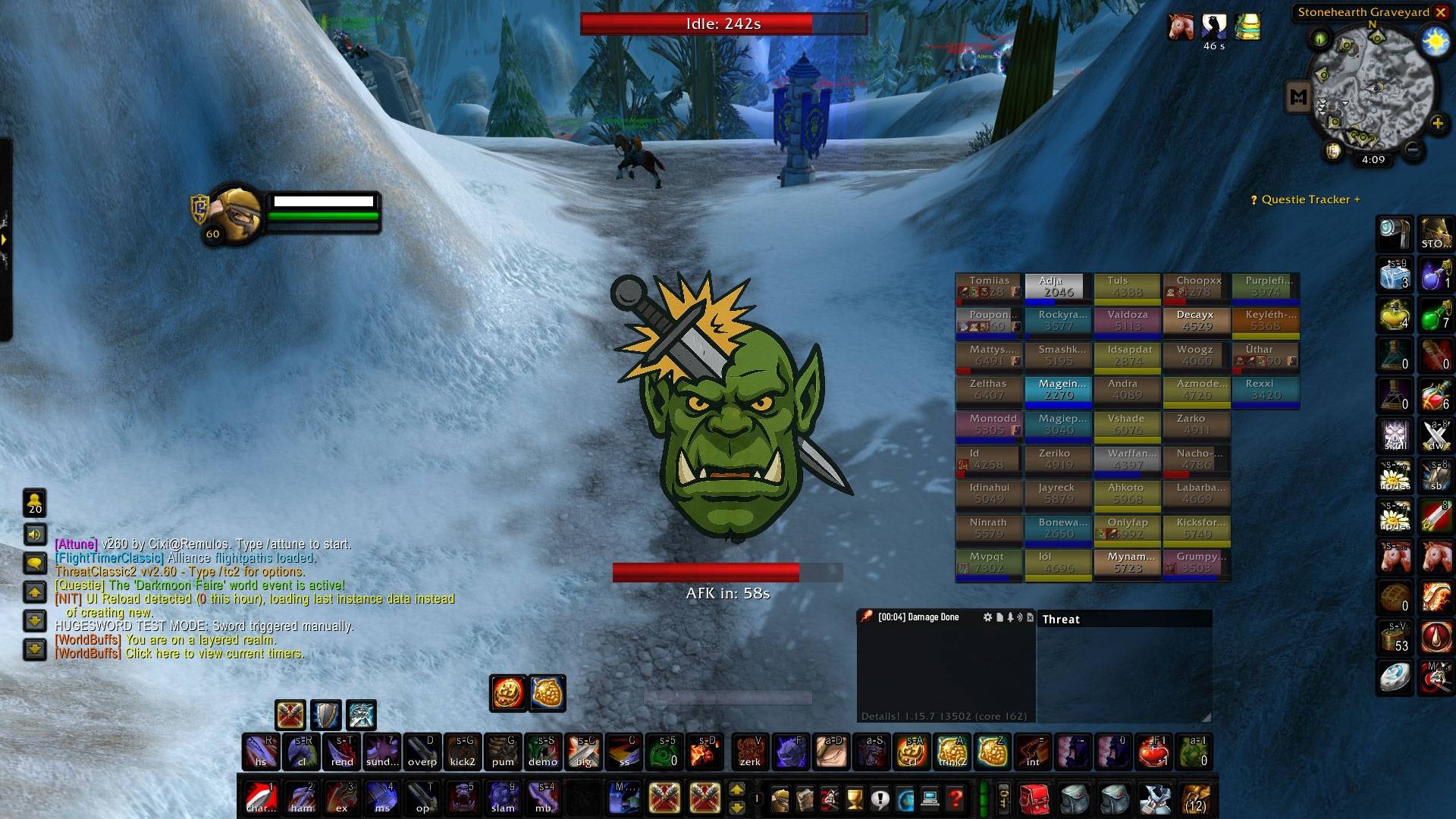Activate the "zerk" Berserker Rage ability
This screenshot has height=819, width=1456.
(x=752, y=752)
